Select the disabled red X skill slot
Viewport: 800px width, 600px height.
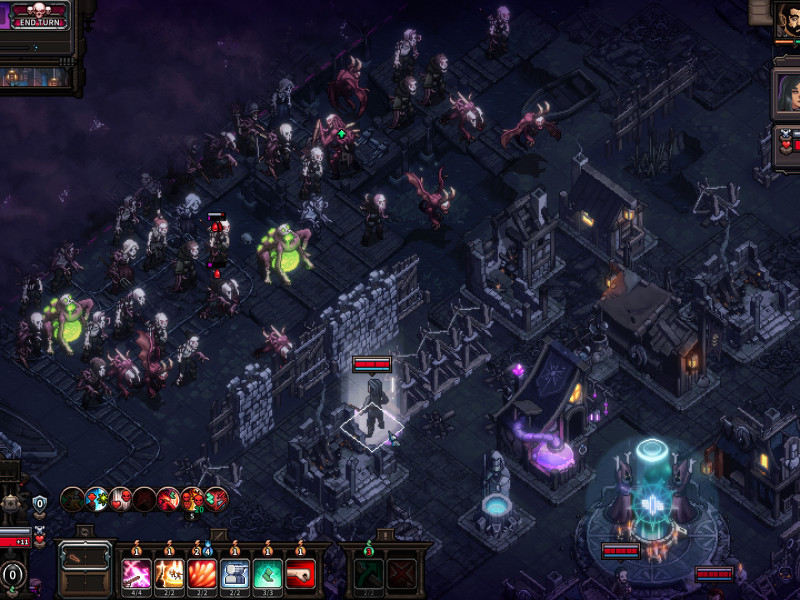[x=402, y=574]
